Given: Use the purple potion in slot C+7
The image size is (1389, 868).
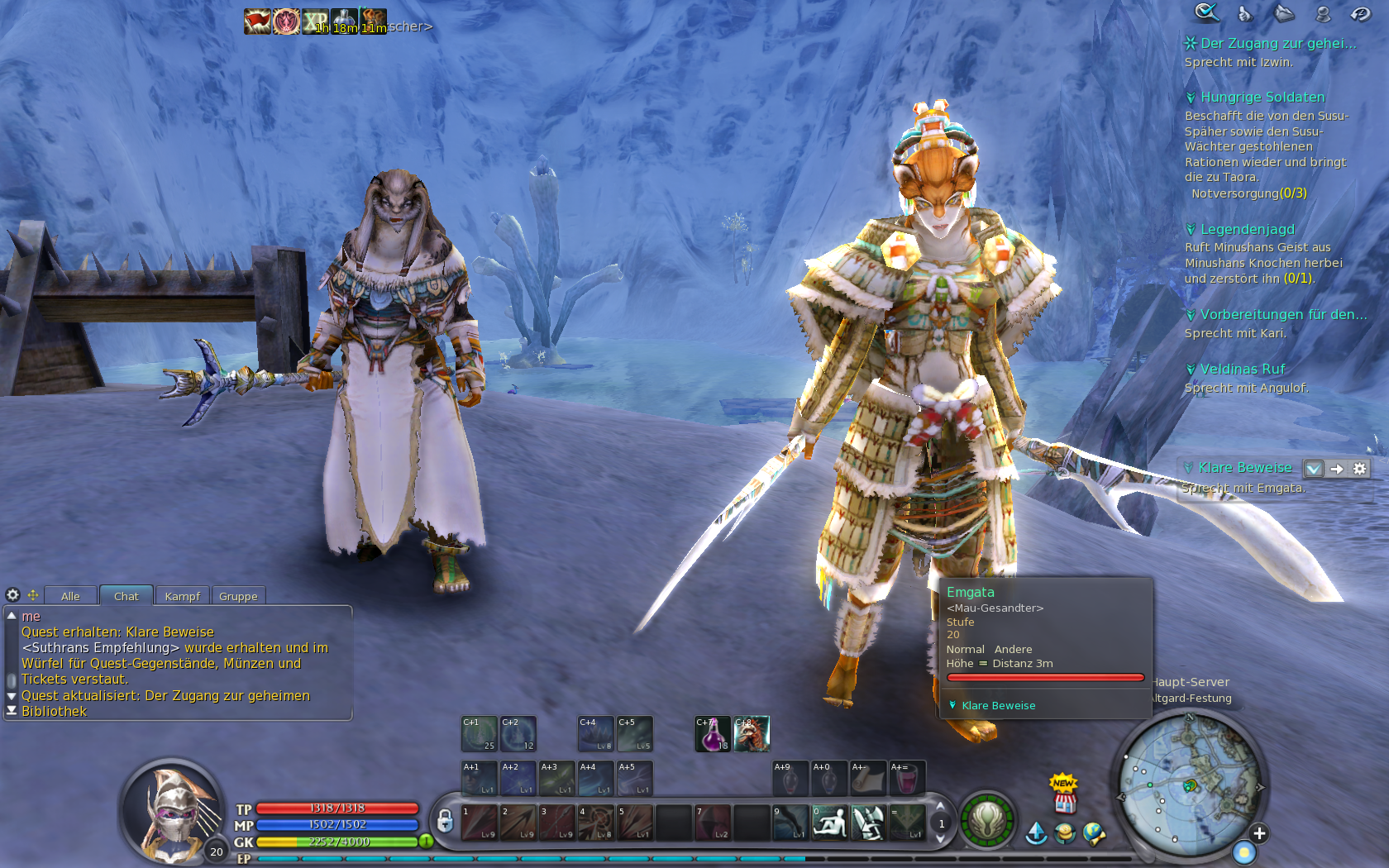Looking at the screenshot, I should coord(712,734).
